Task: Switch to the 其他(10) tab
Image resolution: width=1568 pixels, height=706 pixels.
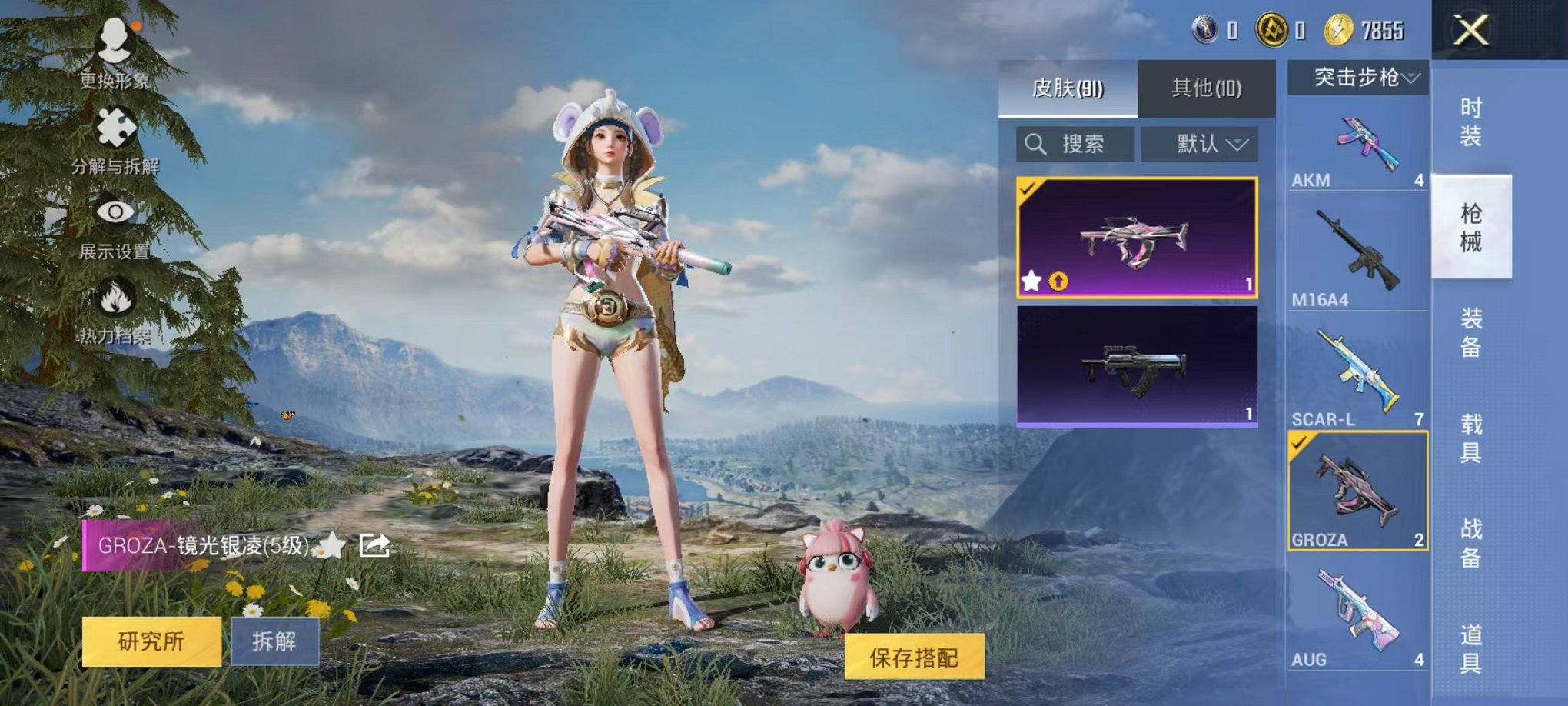Action: pyautogui.click(x=1205, y=85)
